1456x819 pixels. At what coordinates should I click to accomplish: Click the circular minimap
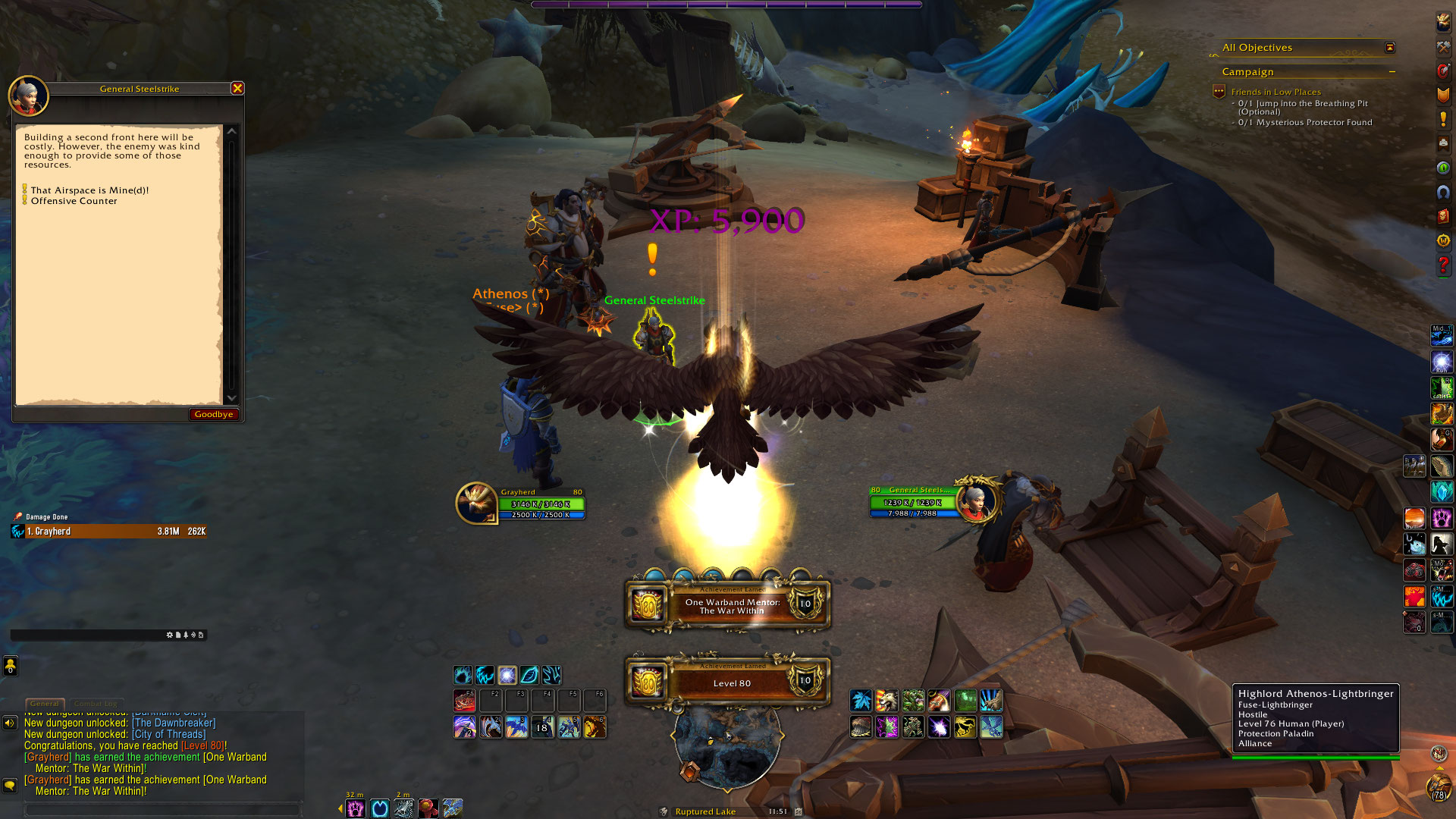click(x=726, y=747)
